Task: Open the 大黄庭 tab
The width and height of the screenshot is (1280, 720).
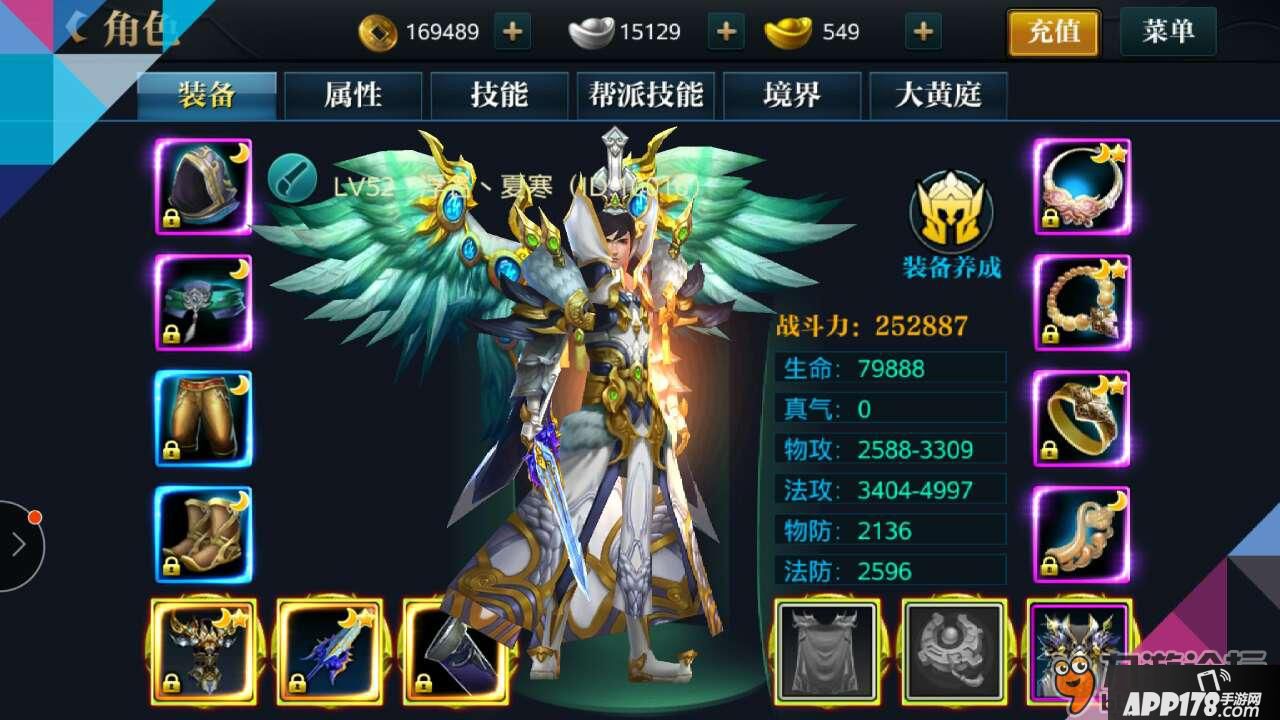Action: 937,95
